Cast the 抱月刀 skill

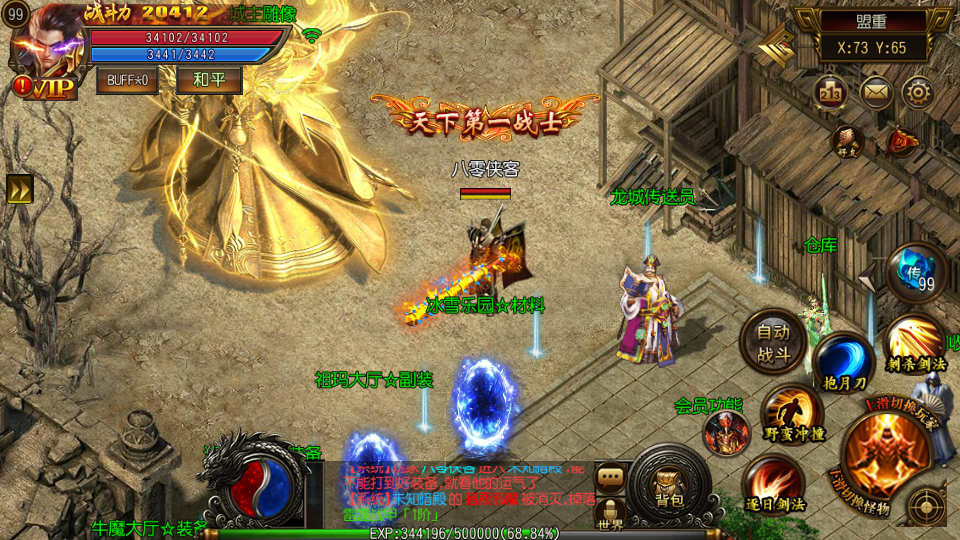click(x=843, y=361)
